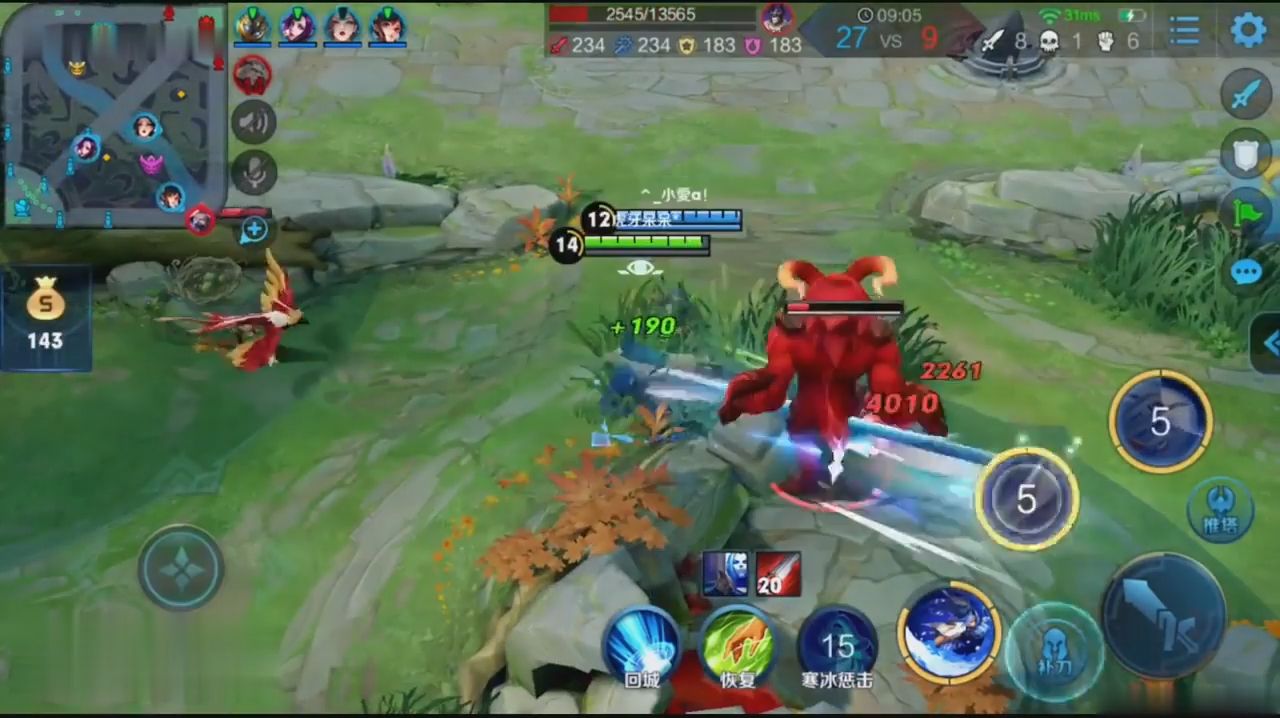Open the quick chat speech bubble
The image size is (1280, 718).
(x=1245, y=272)
